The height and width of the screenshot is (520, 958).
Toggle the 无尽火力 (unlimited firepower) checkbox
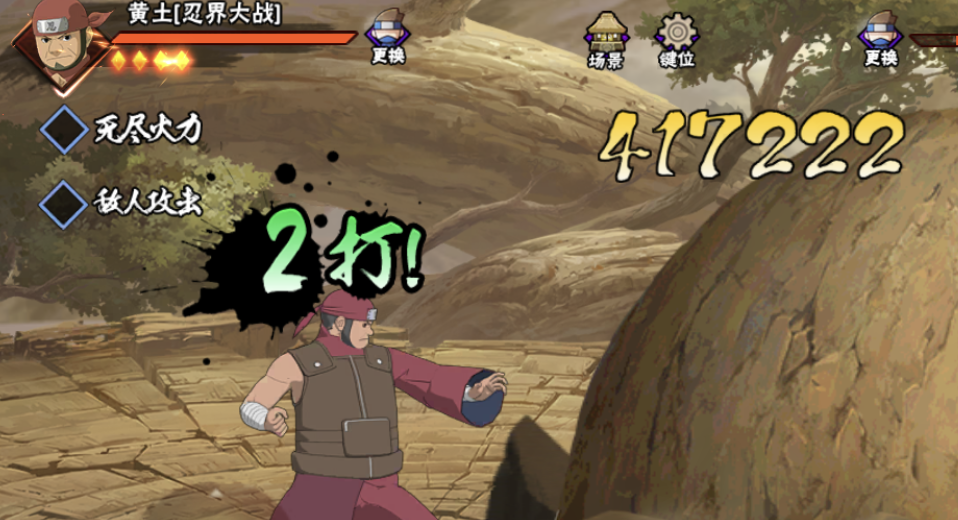65,129
